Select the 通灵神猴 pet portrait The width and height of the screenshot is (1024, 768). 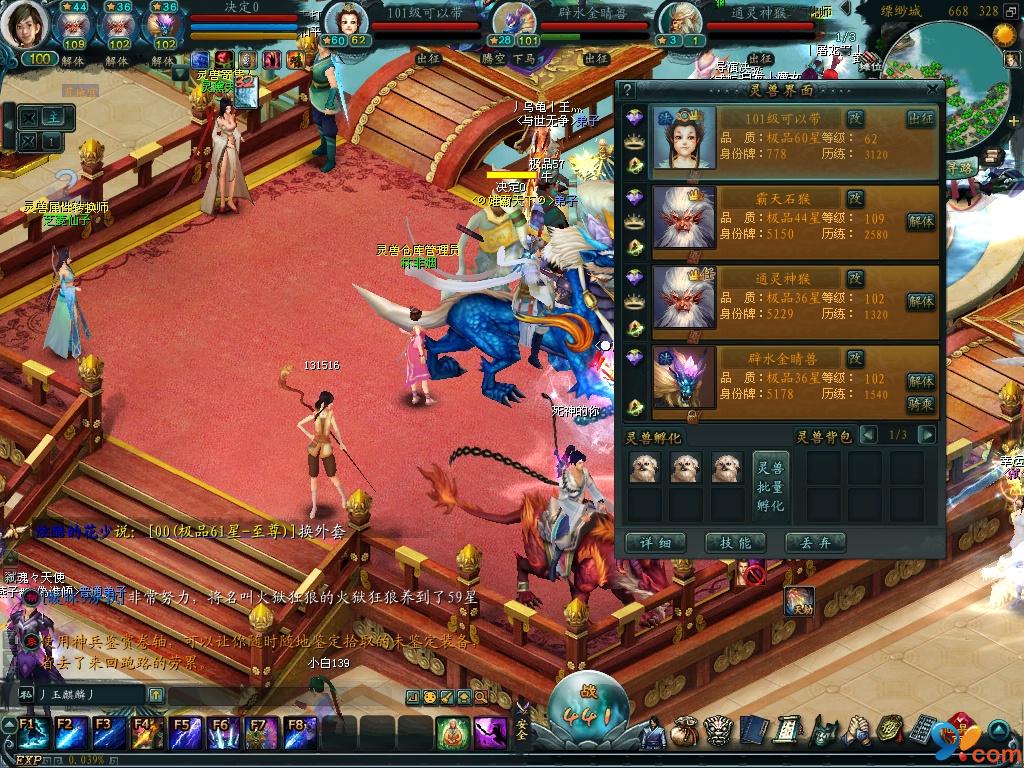(x=684, y=297)
